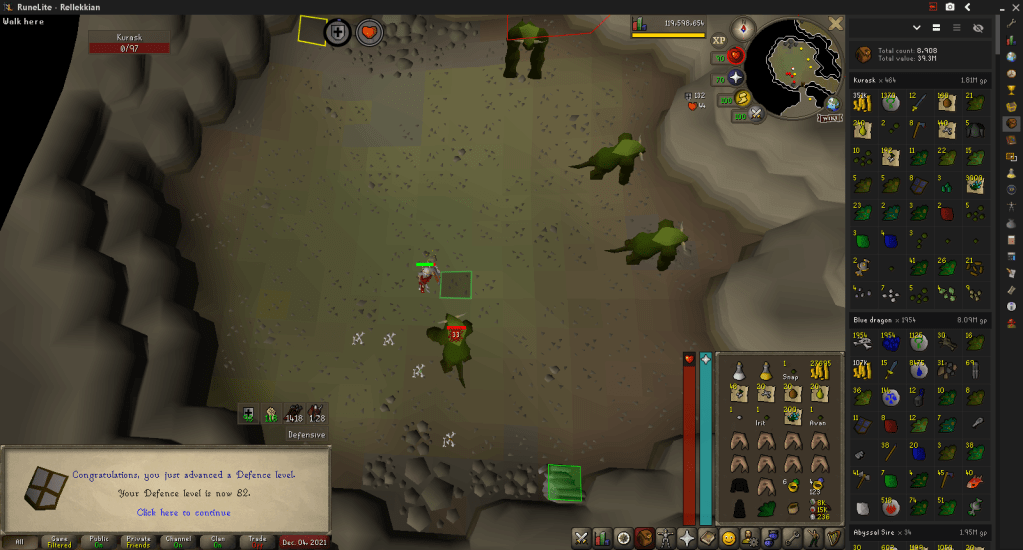Toggle the XP drops button
Screen dimensions: 1023x550
718,41
